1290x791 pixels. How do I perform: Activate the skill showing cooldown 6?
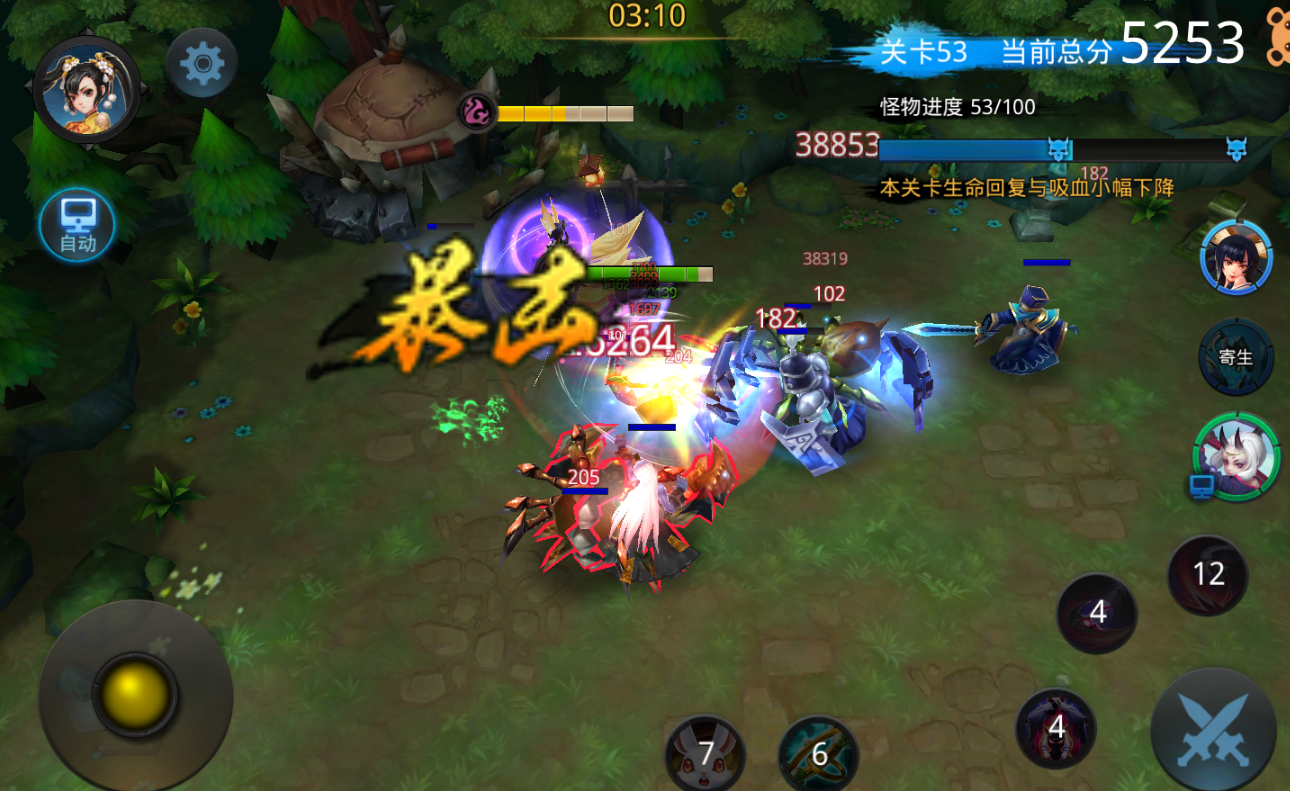pos(818,754)
